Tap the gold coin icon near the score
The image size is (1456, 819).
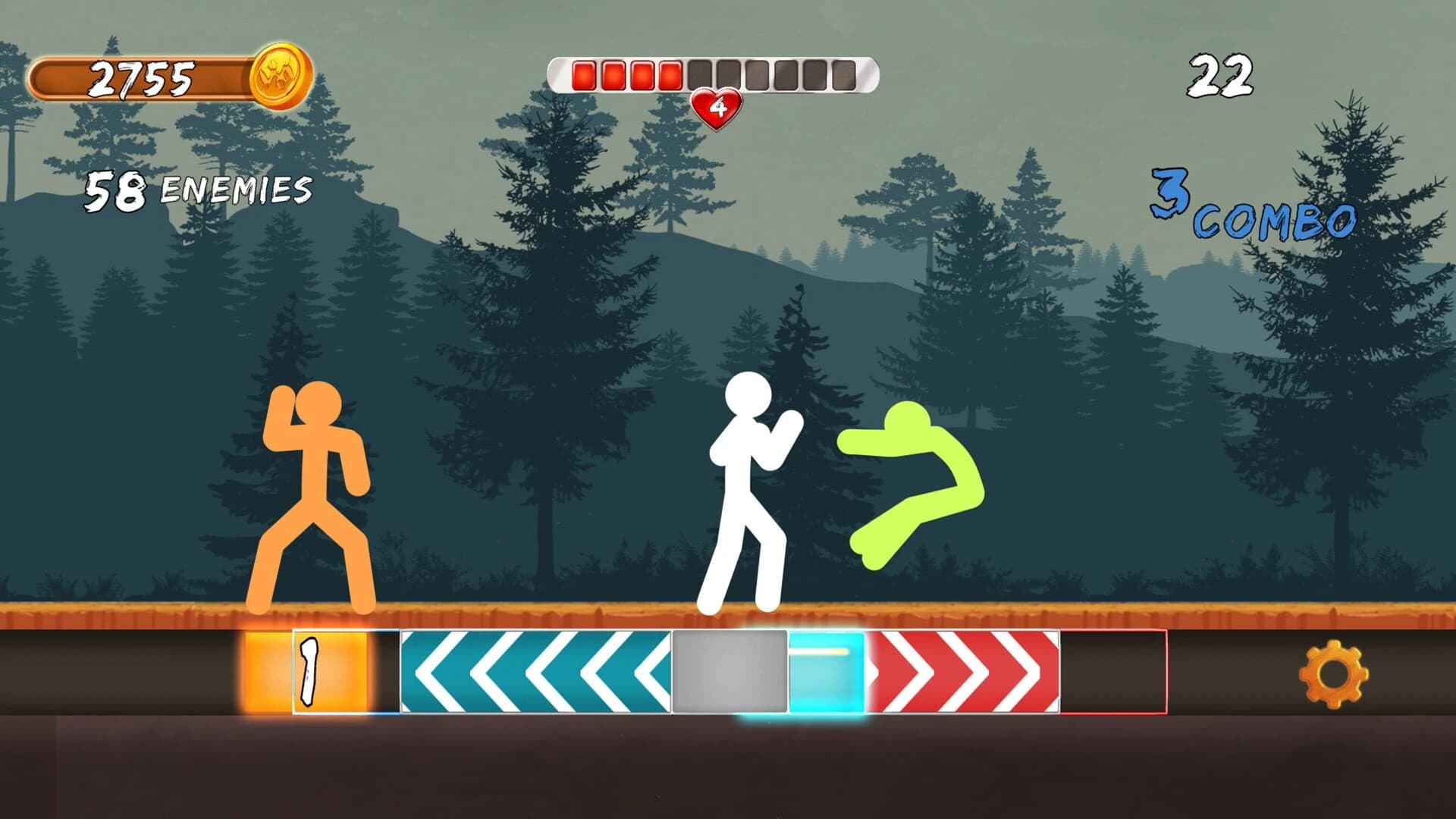[x=281, y=76]
